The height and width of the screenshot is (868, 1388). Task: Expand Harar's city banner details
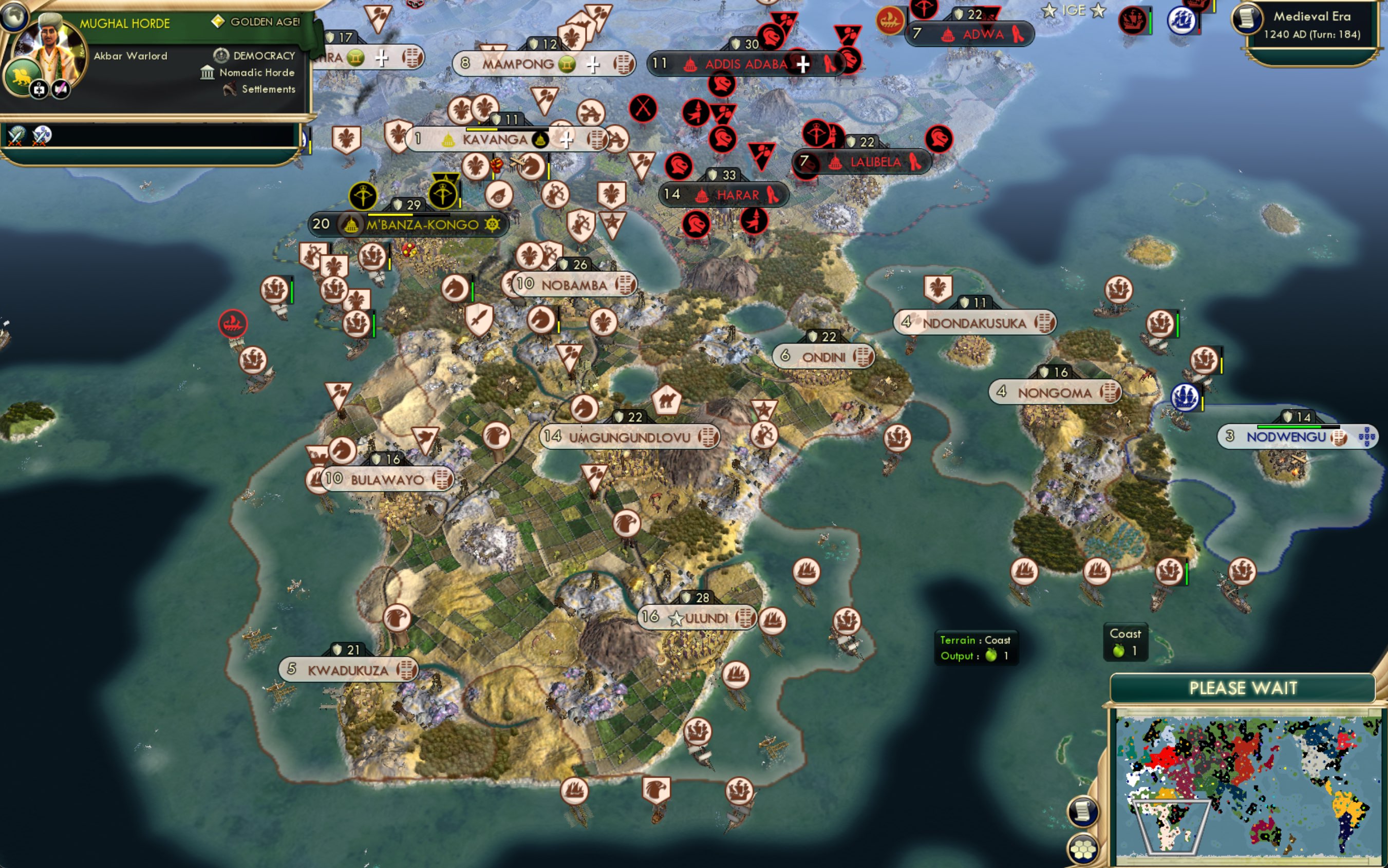tap(725, 195)
